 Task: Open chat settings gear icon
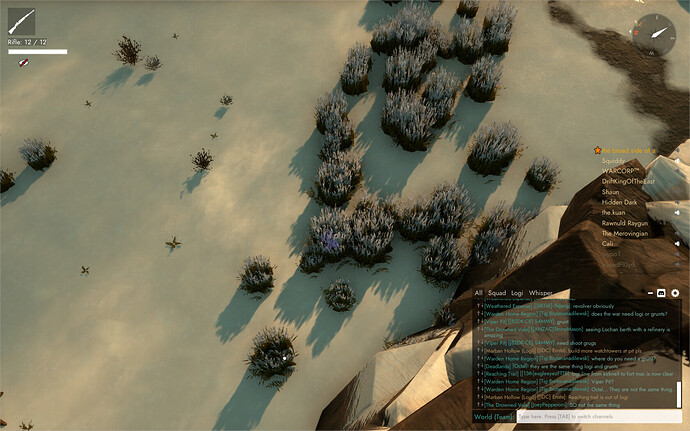pos(675,293)
